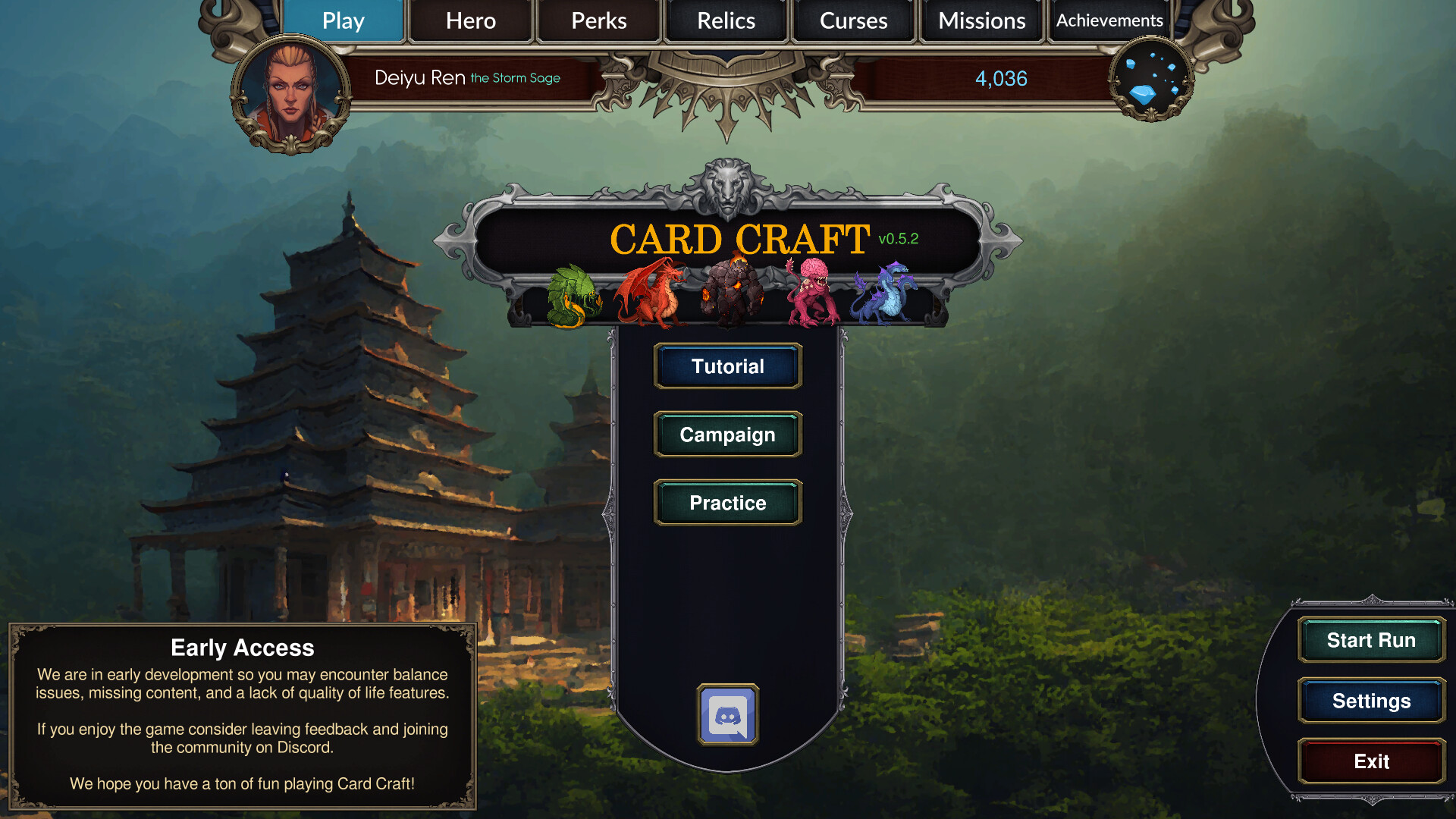Open the Settings menu
The width and height of the screenshot is (1456, 819).
coord(1370,701)
